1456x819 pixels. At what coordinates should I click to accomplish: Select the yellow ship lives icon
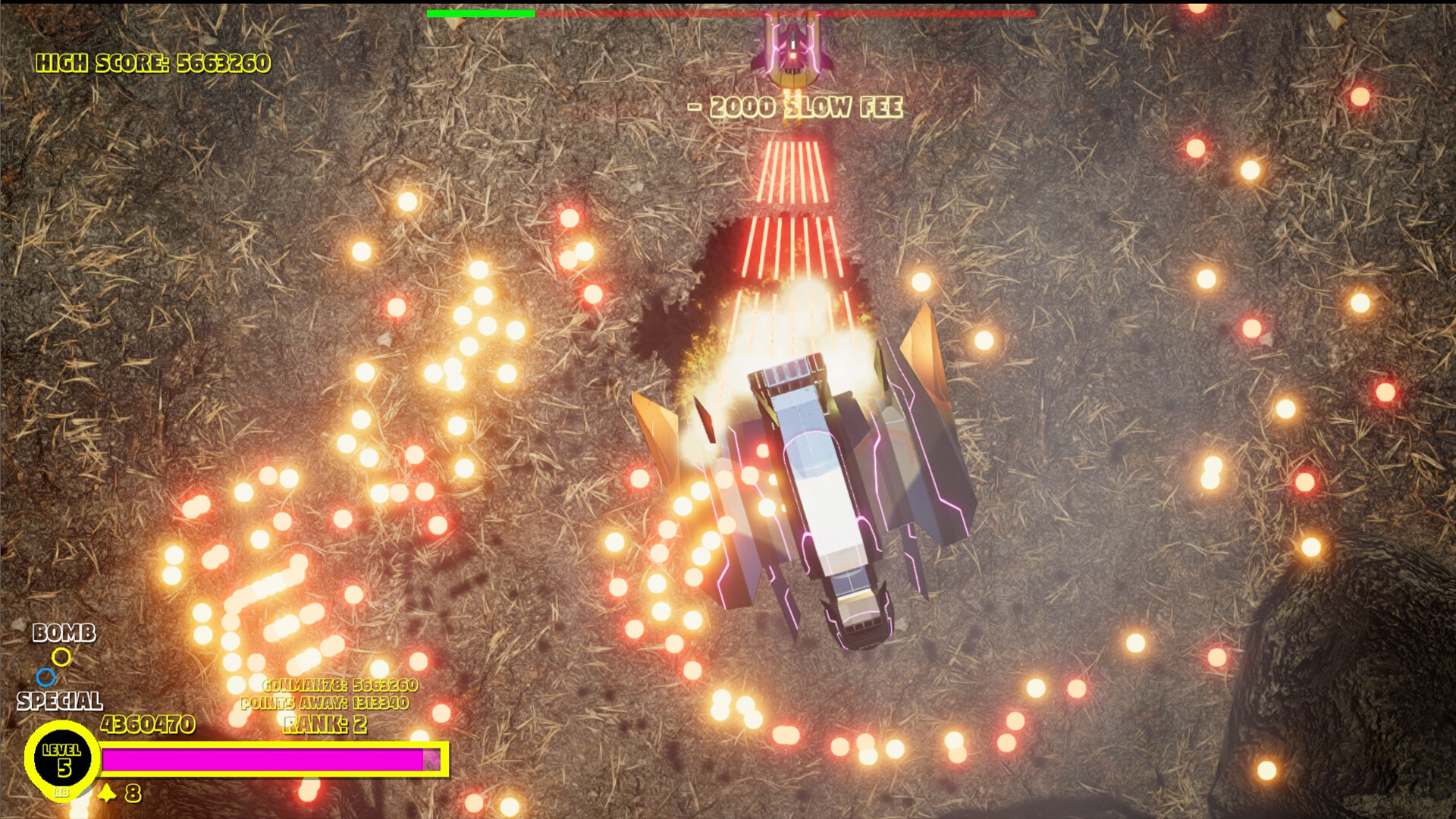(x=107, y=793)
